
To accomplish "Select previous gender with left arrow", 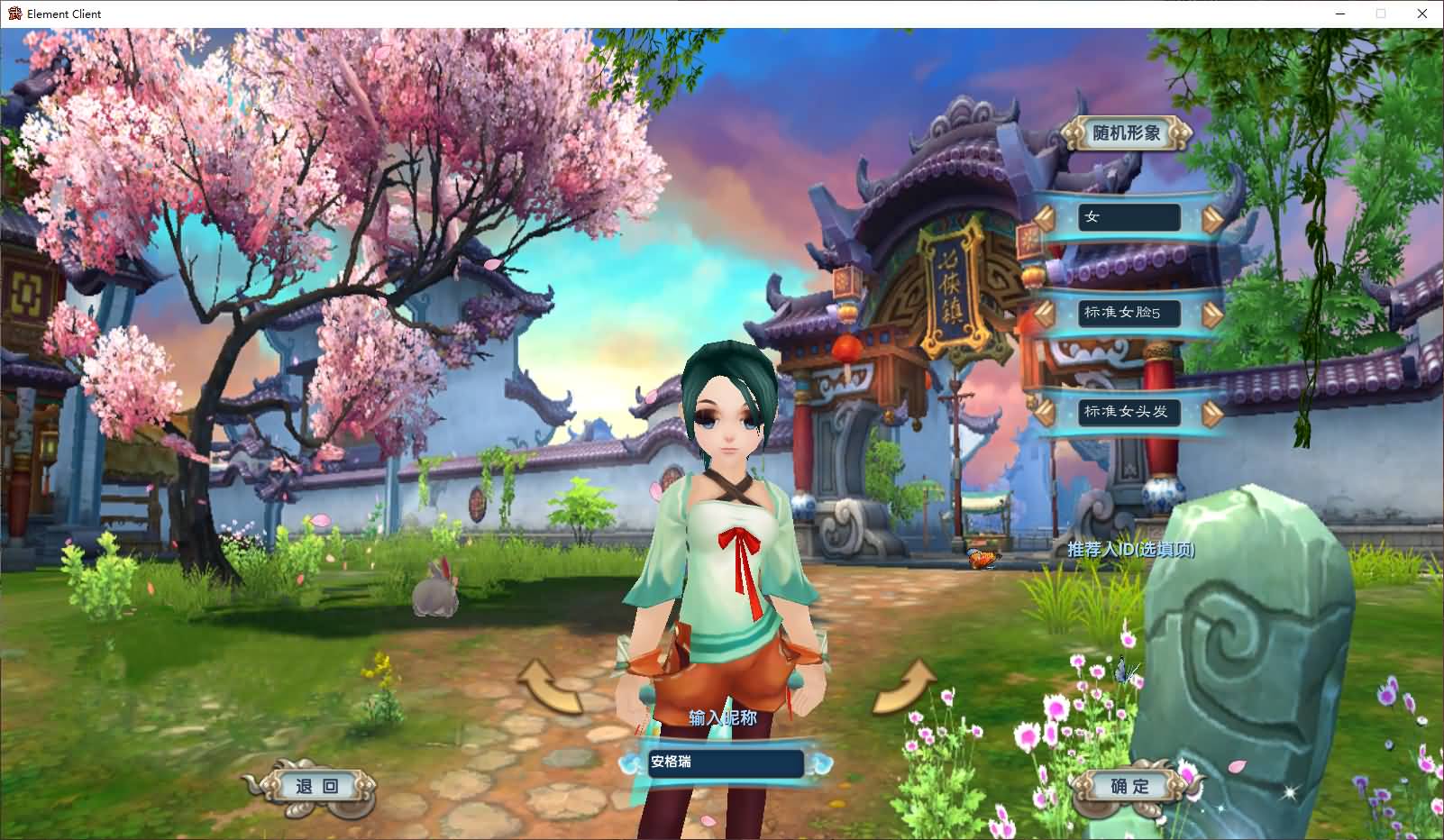I will pos(1045,218).
